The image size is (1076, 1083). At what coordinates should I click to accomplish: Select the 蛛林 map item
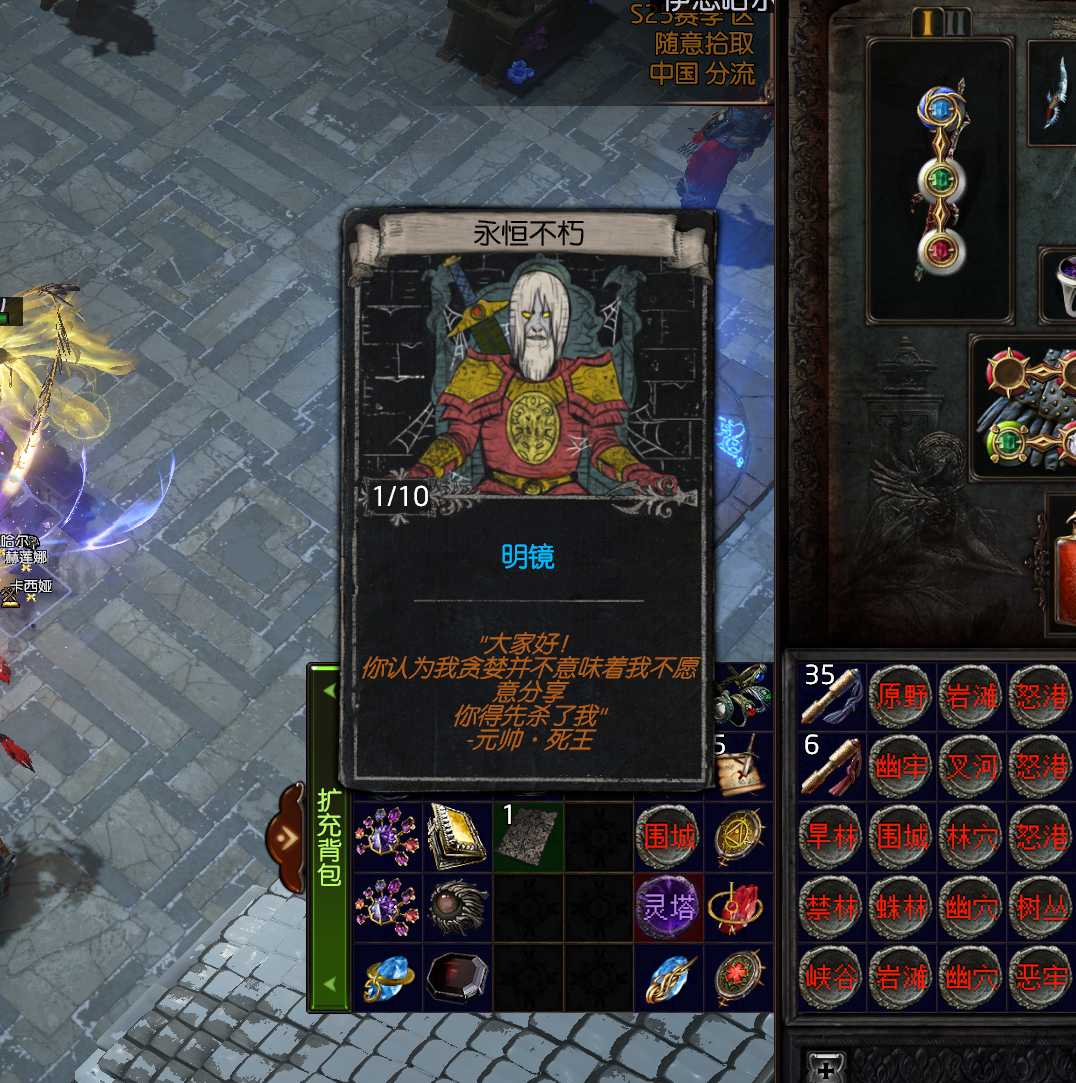[901, 906]
